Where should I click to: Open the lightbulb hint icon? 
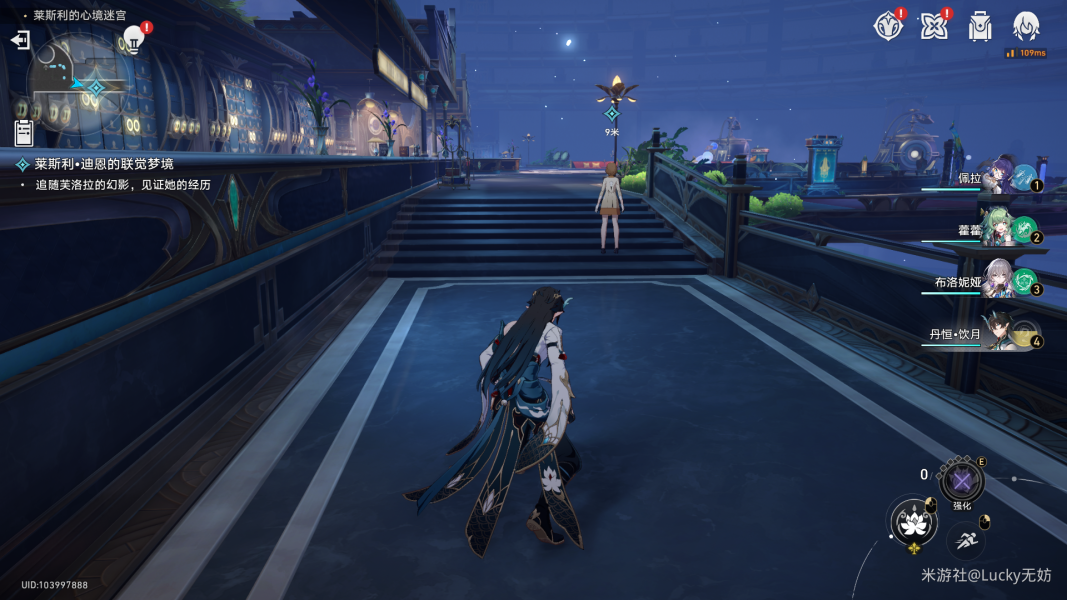pyautogui.click(x=134, y=39)
